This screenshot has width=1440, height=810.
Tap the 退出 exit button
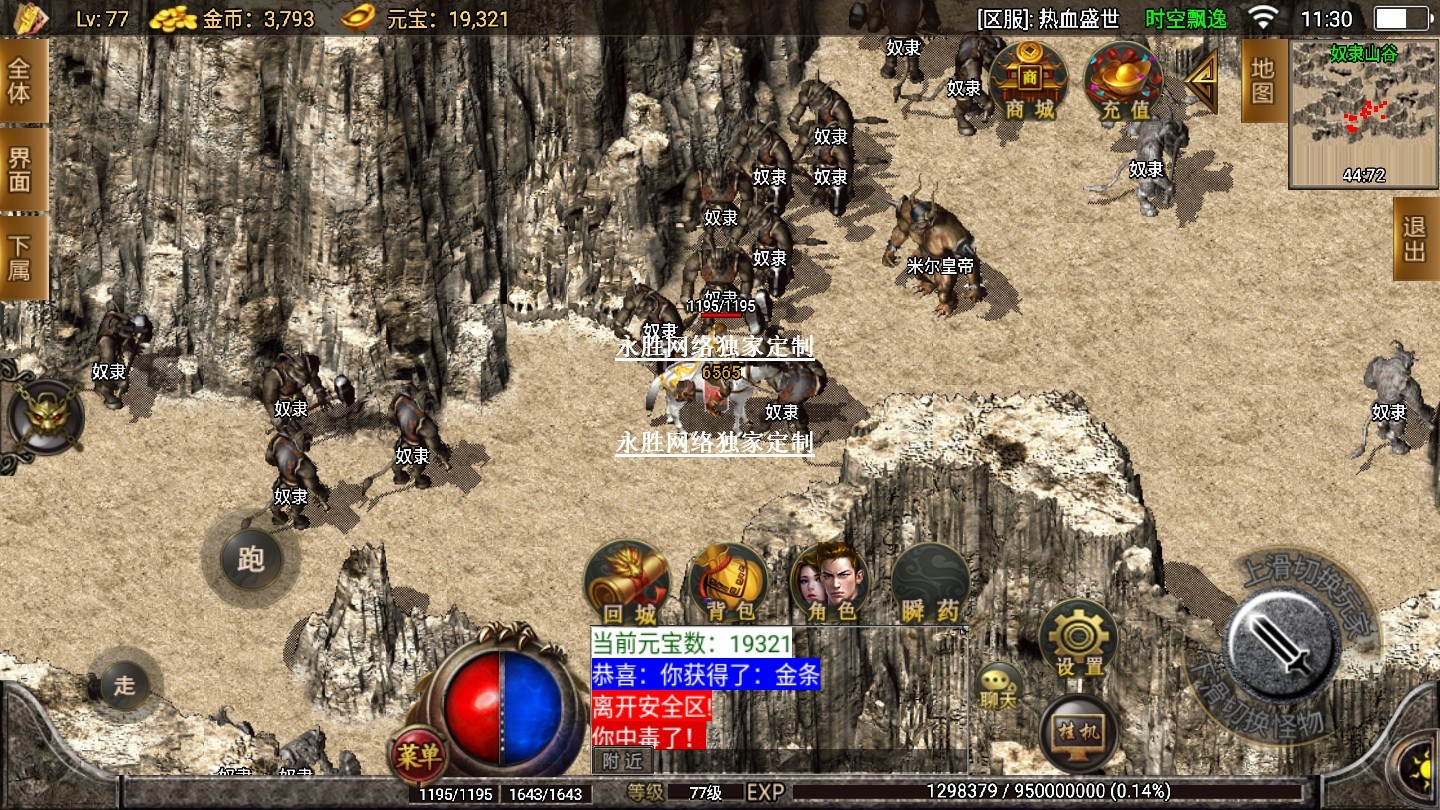[1415, 239]
